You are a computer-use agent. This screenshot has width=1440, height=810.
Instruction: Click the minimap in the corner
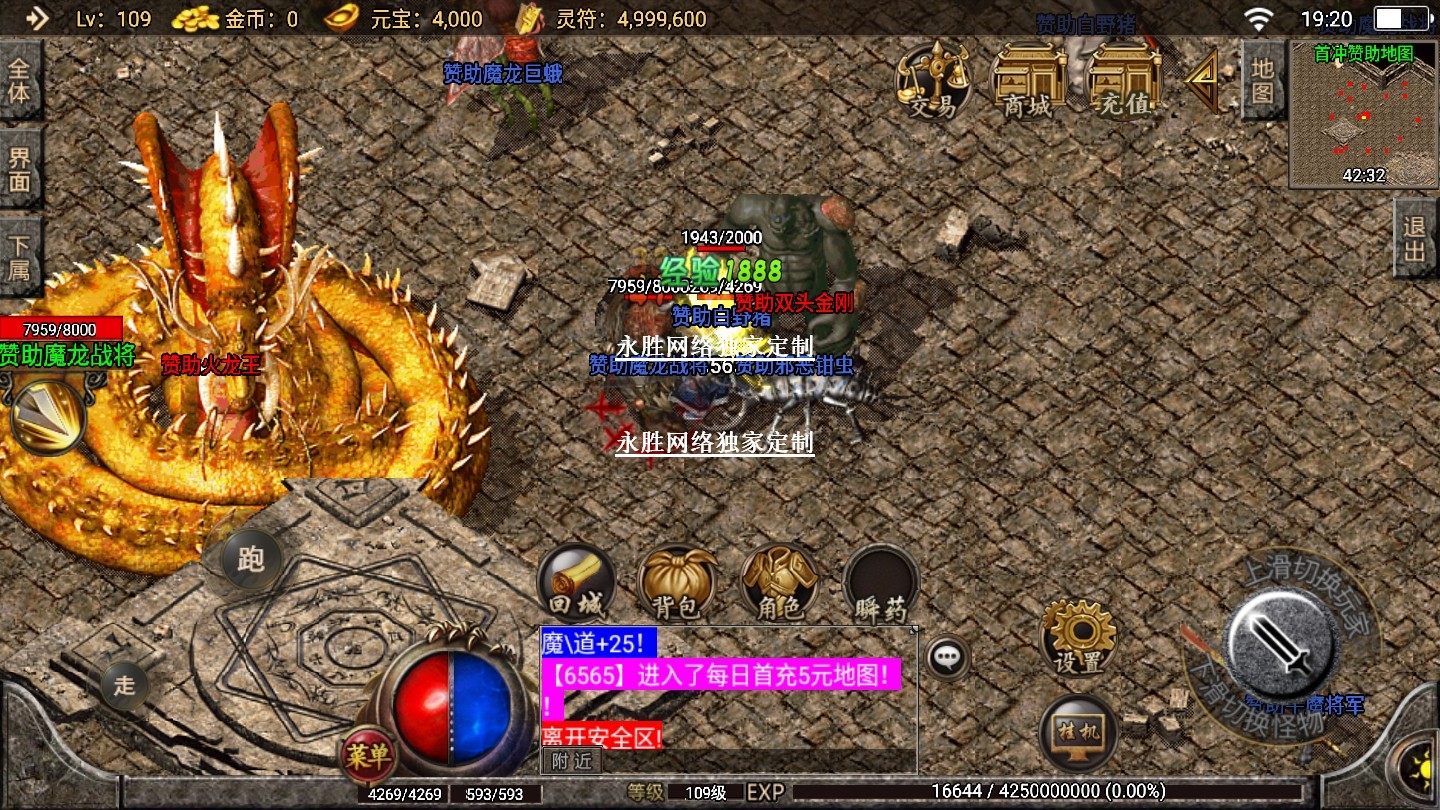pyautogui.click(x=1363, y=114)
